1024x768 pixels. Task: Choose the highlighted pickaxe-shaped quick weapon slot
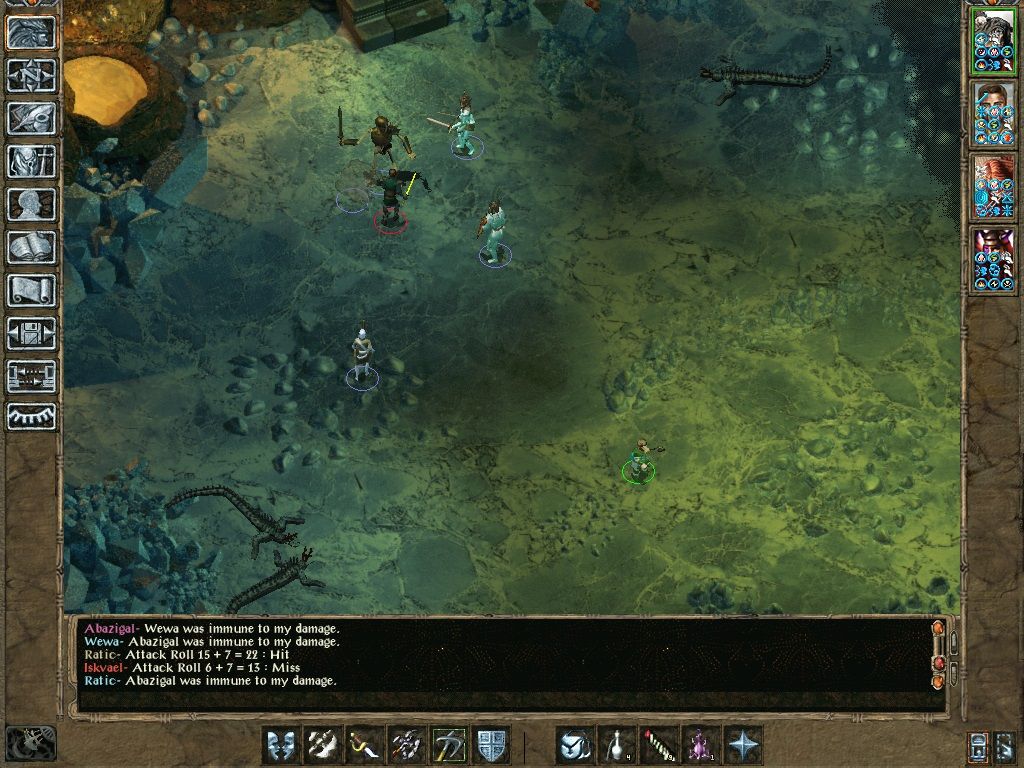(449, 745)
